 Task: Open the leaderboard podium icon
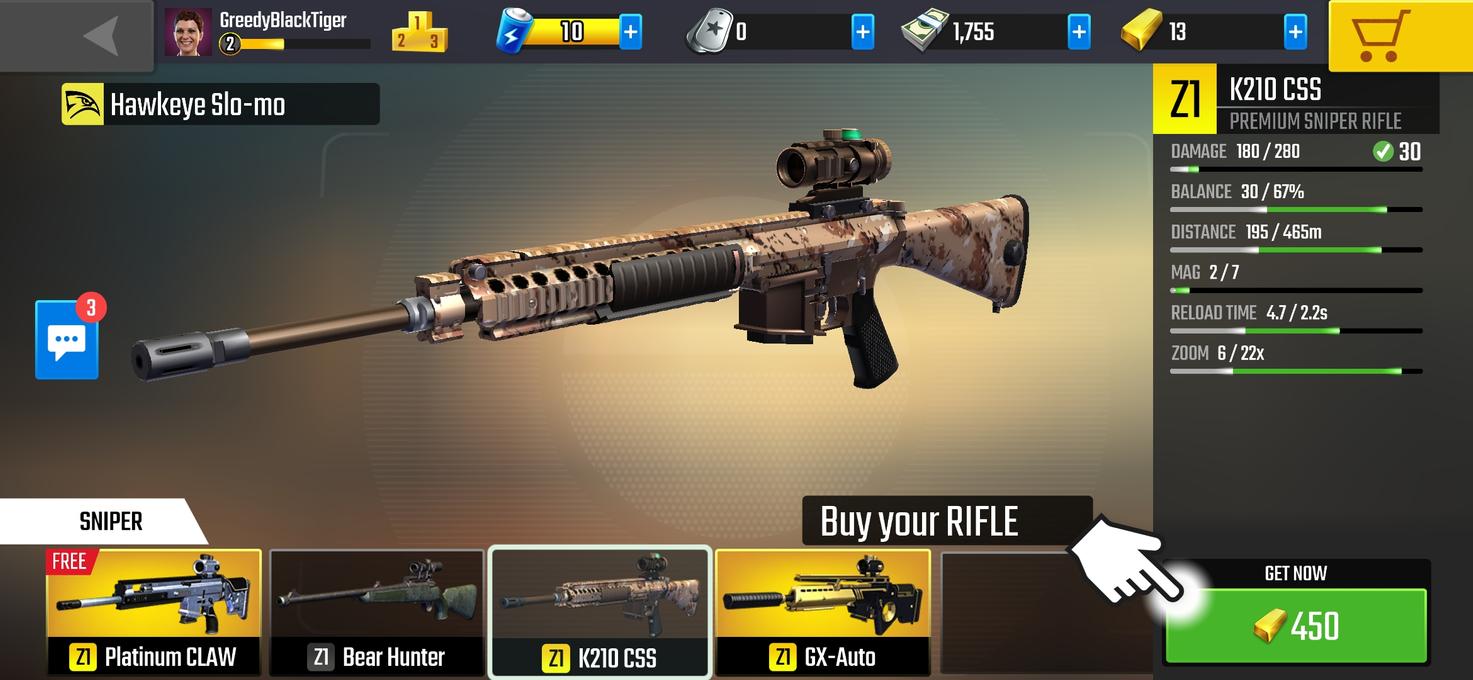point(419,33)
